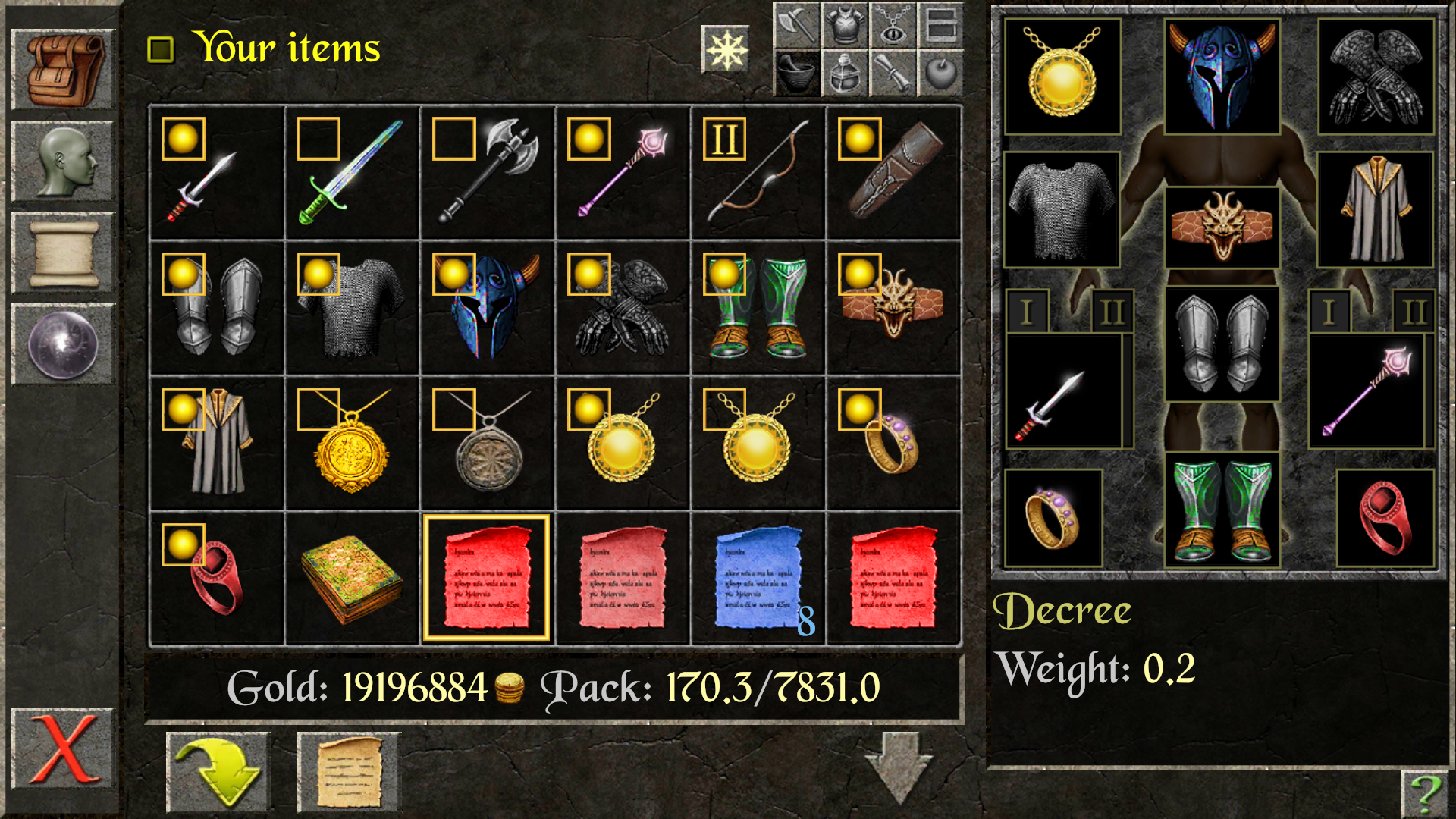This screenshot has height=819, width=1456.
Task: Select the green spellbook item
Action: 351,579
